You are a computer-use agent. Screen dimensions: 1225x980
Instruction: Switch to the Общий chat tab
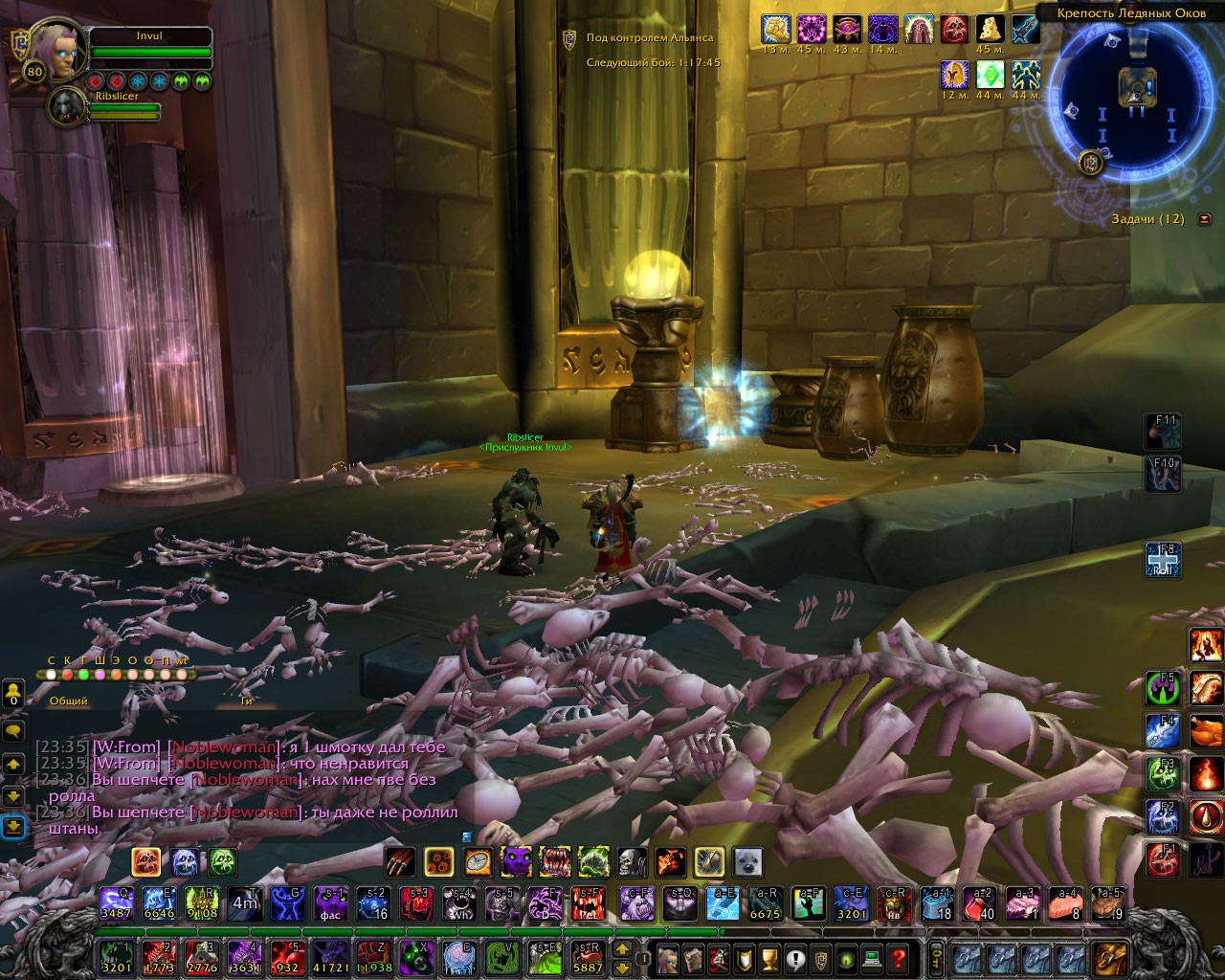click(x=69, y=701)
